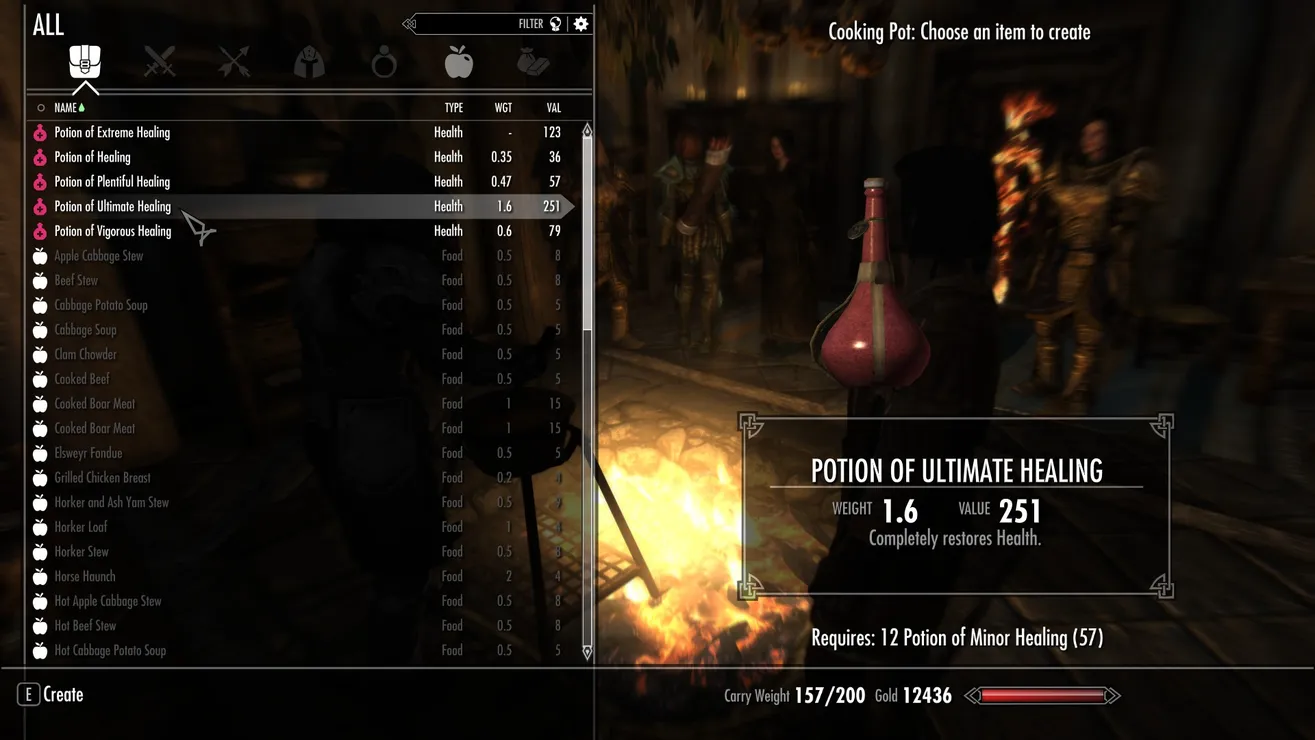Sort the list by the VAL column
Viewport: 1315px width, 740px height.
[x=553, y=108]
